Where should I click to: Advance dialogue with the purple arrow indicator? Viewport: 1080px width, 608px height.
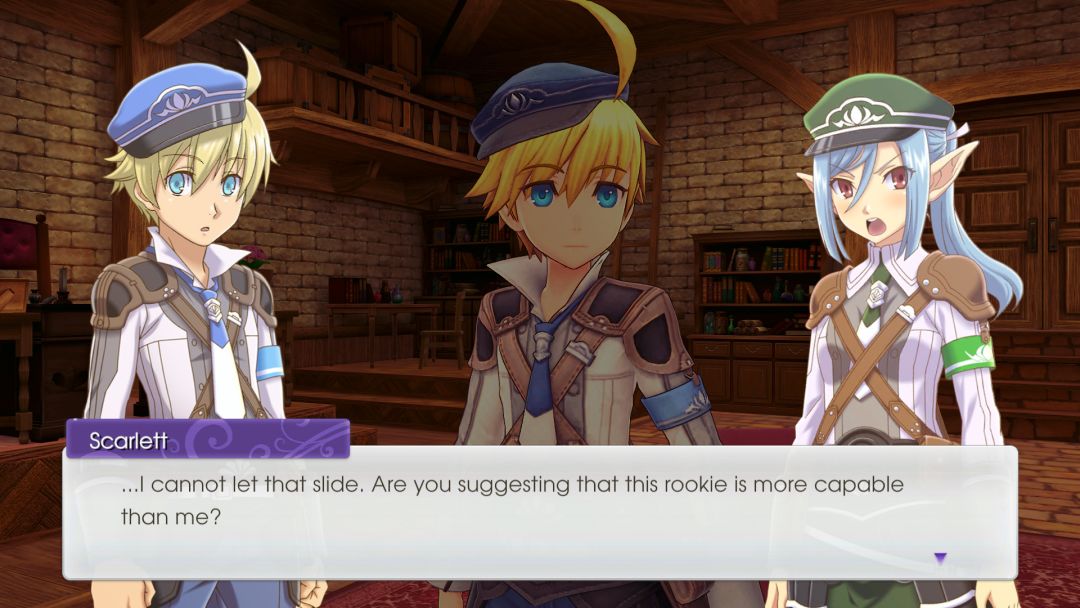click(939, 558)
